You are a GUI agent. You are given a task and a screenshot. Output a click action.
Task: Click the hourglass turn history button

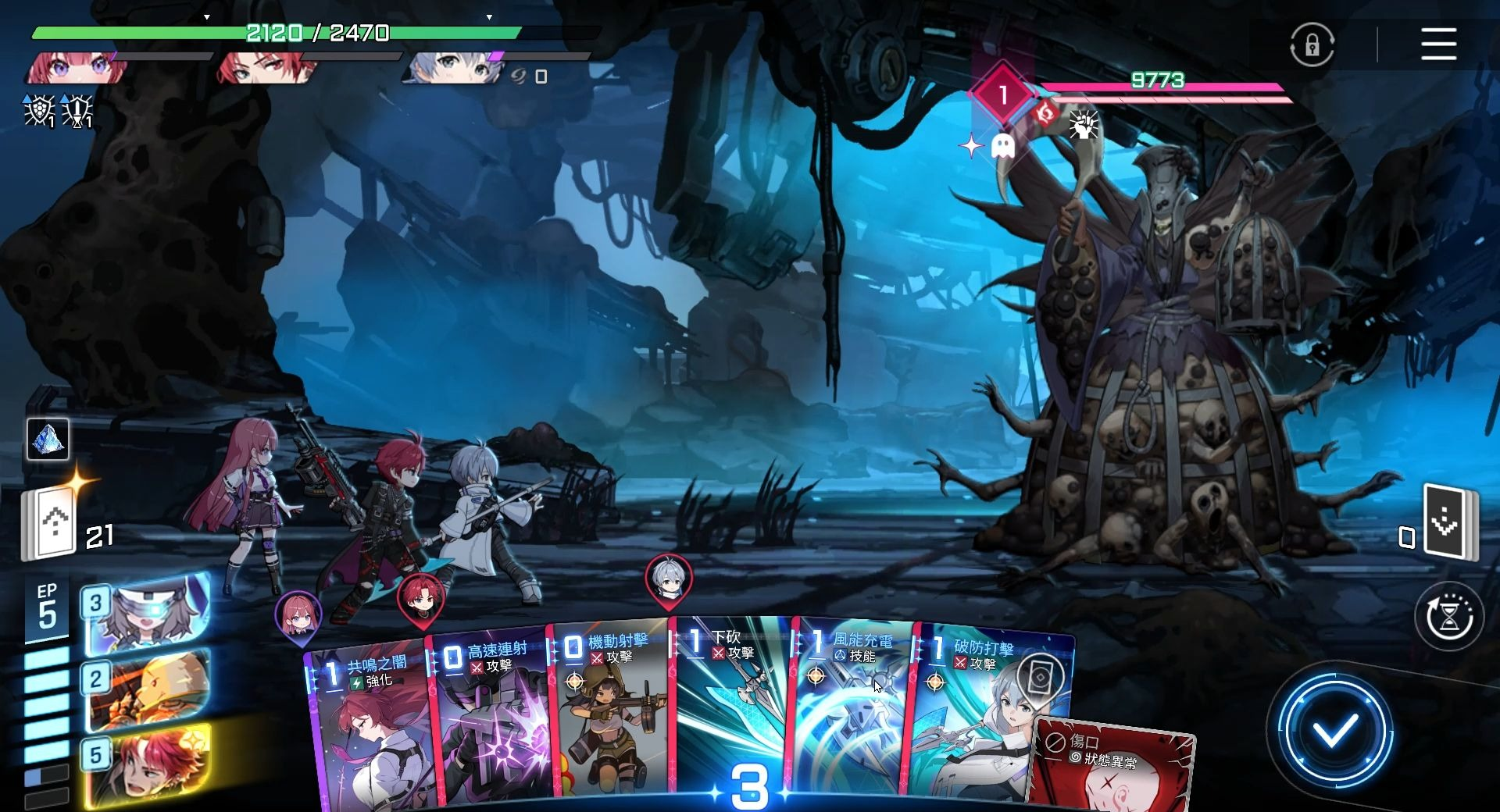[1449, 617]
